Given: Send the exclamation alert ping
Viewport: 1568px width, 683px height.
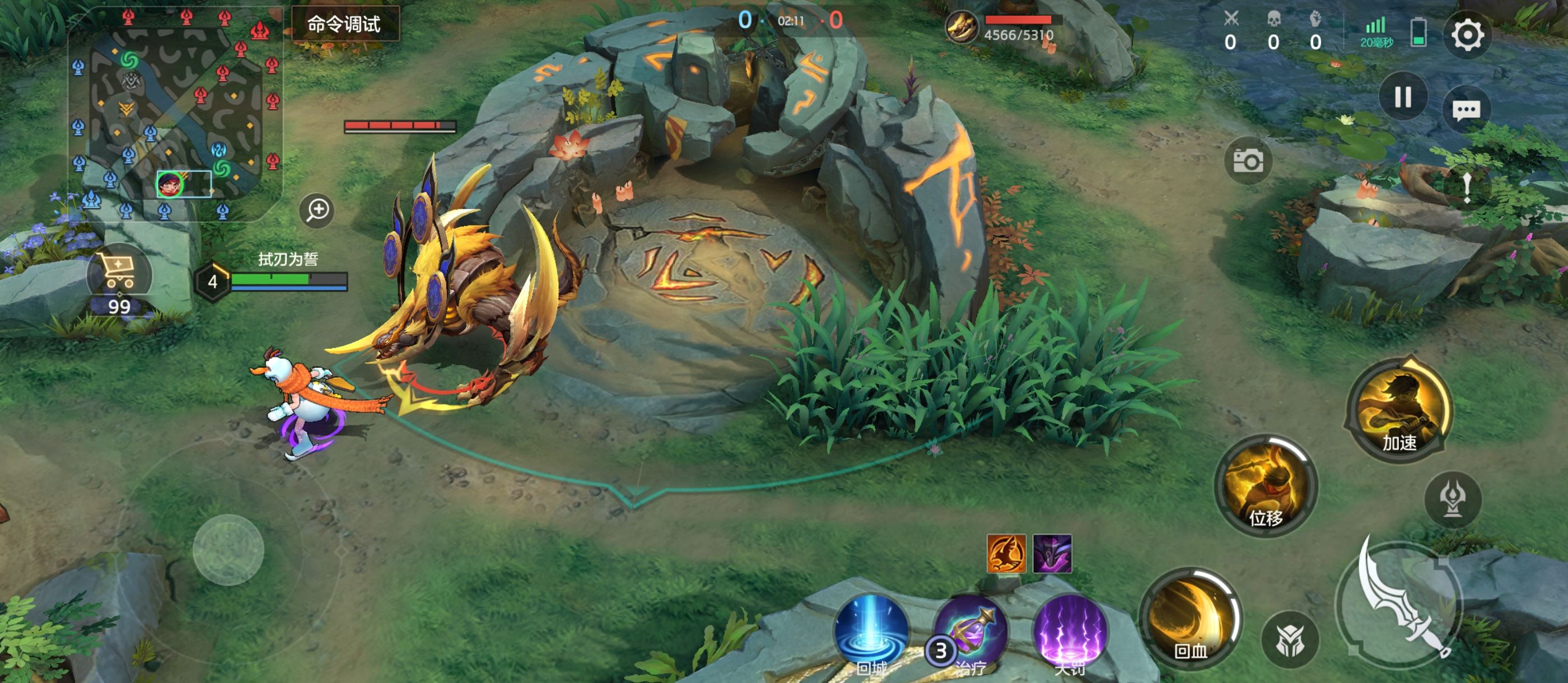Looking at the screenshot, I should [1467, 187].
